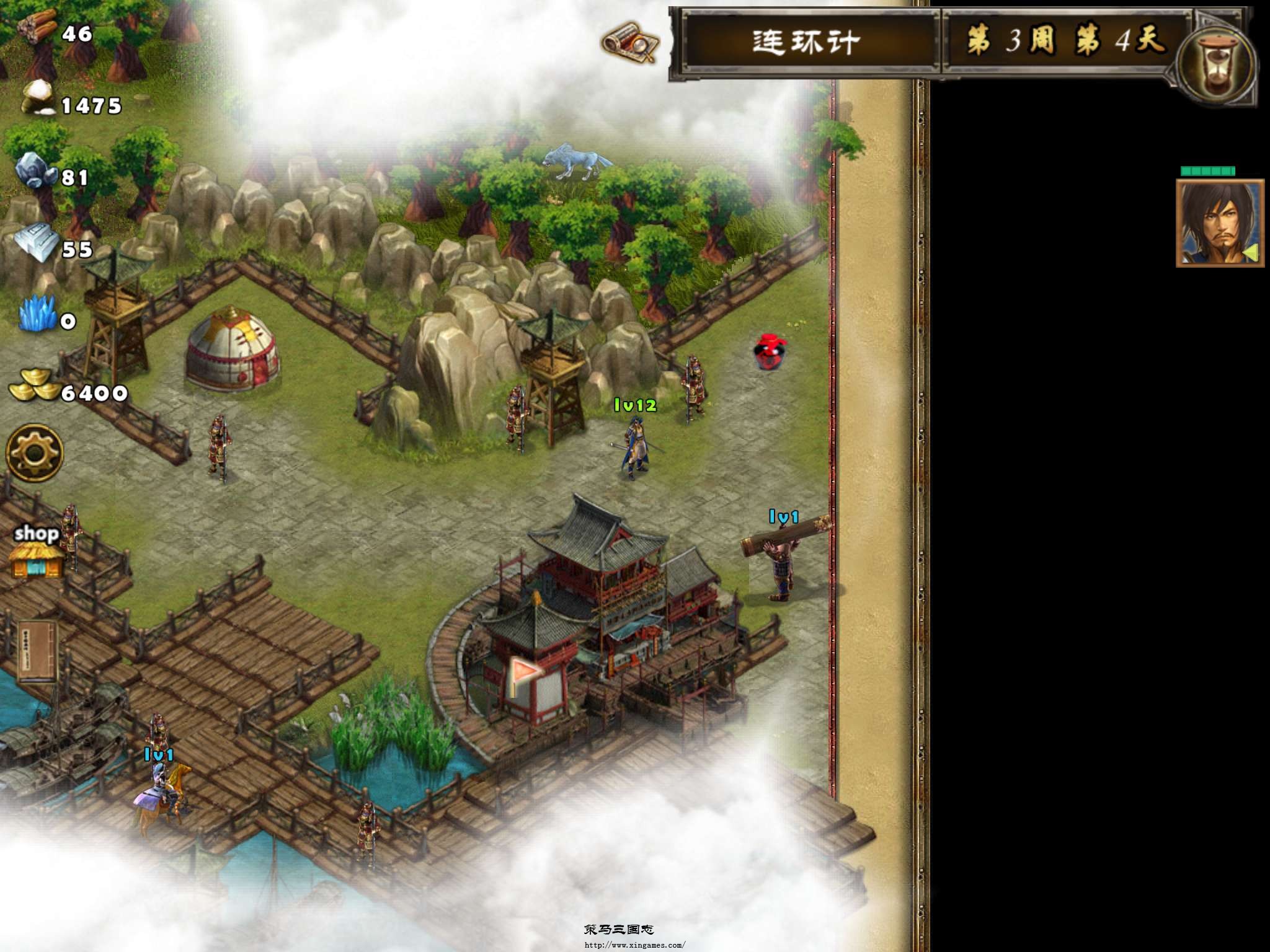Image resolution: width=1270 pixels, height=952 pixels.
Task: Click the 连环计 scenario title banner
Action: pyautogui.click(x=806, y=42)
